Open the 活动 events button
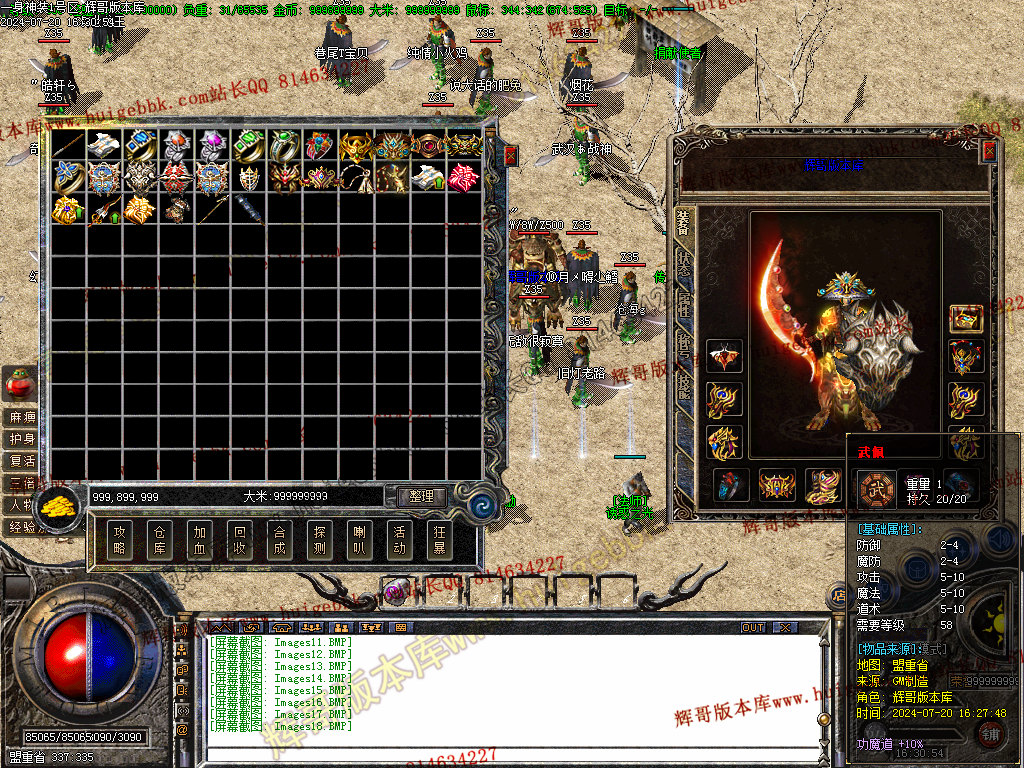 399,540
